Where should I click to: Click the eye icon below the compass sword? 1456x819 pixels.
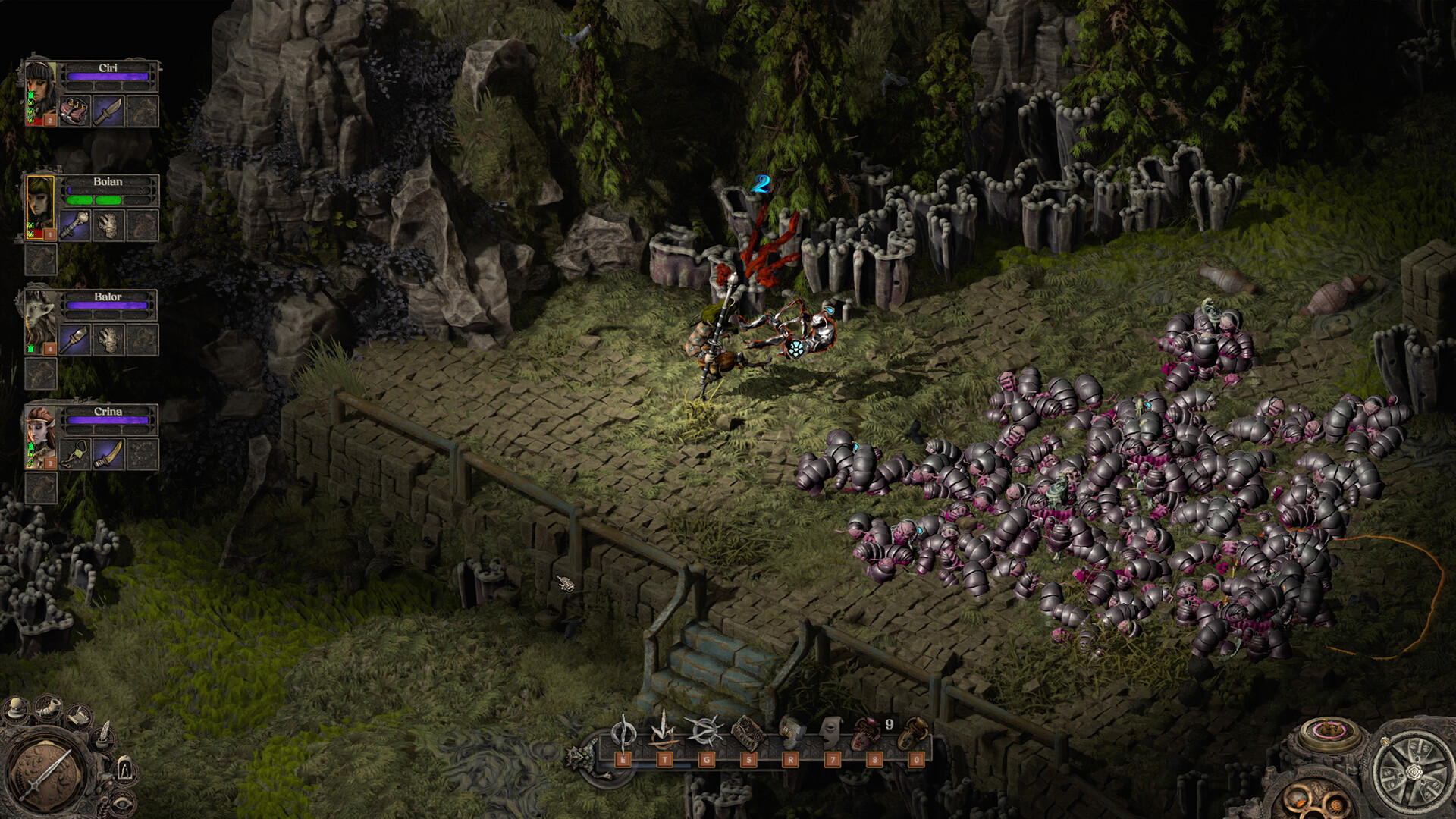click(x=121, y=802)
